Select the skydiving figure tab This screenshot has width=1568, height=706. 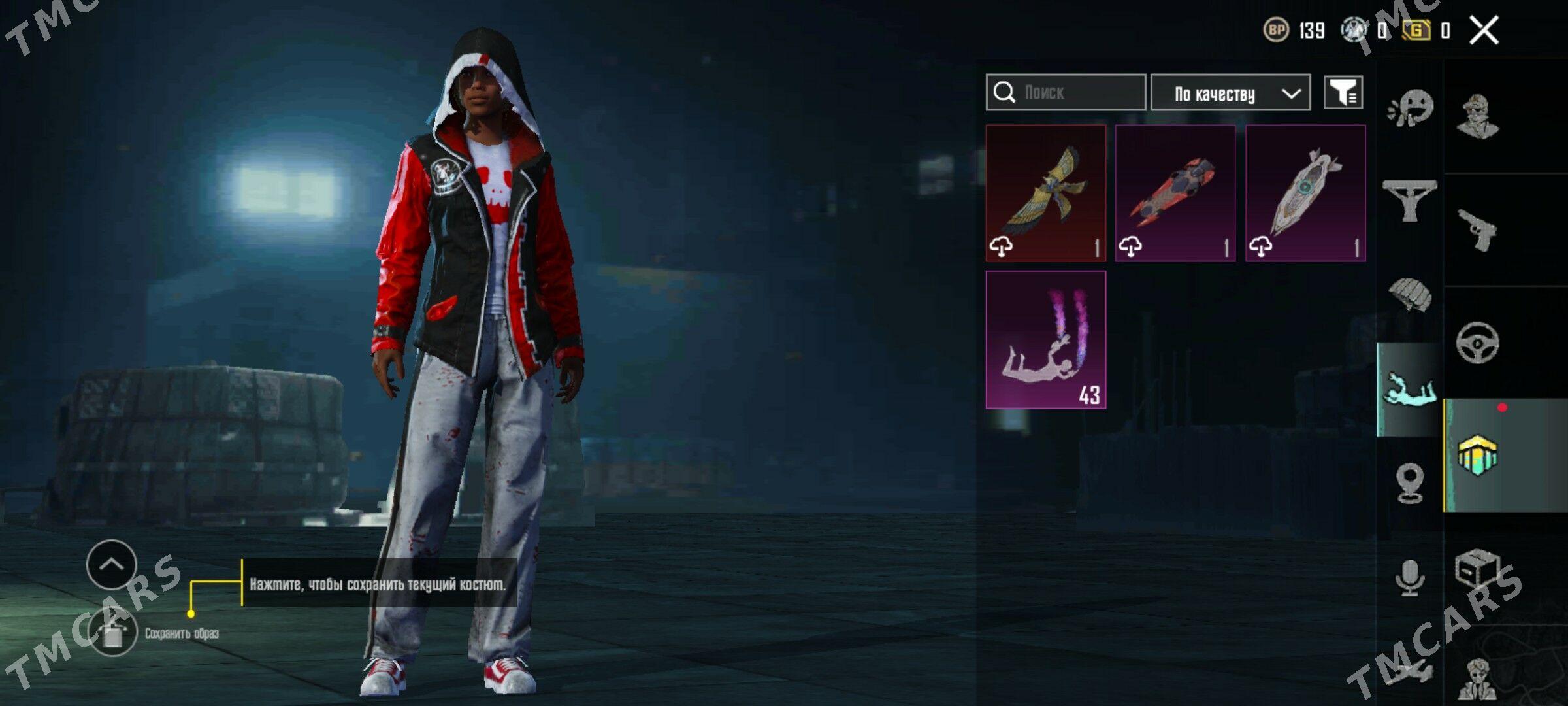[x=1410, y=390]
